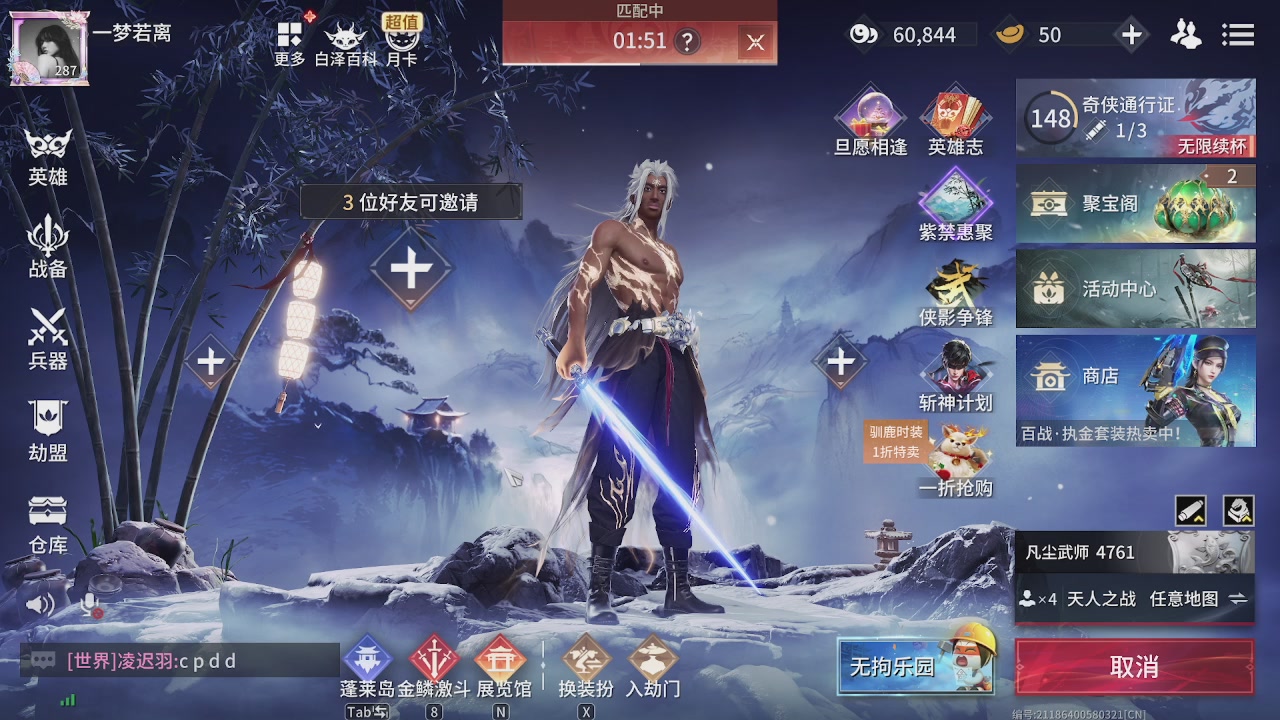The height and width of the screenshot is (720, 1280).
Task: Toggle the microphone on
Action: click(x=88, y=601)
